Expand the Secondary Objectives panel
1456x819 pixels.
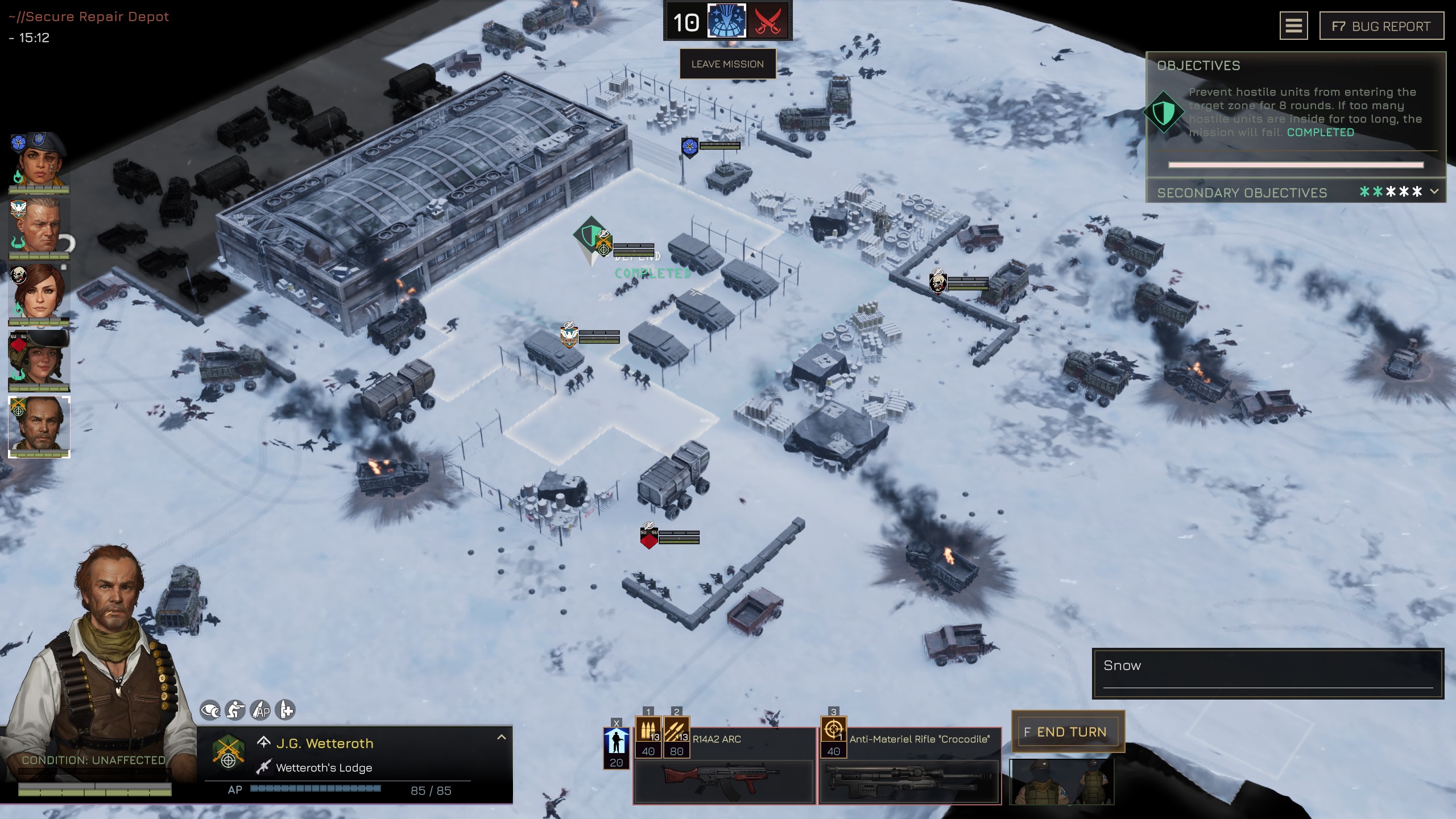(x=1434, y=192)
